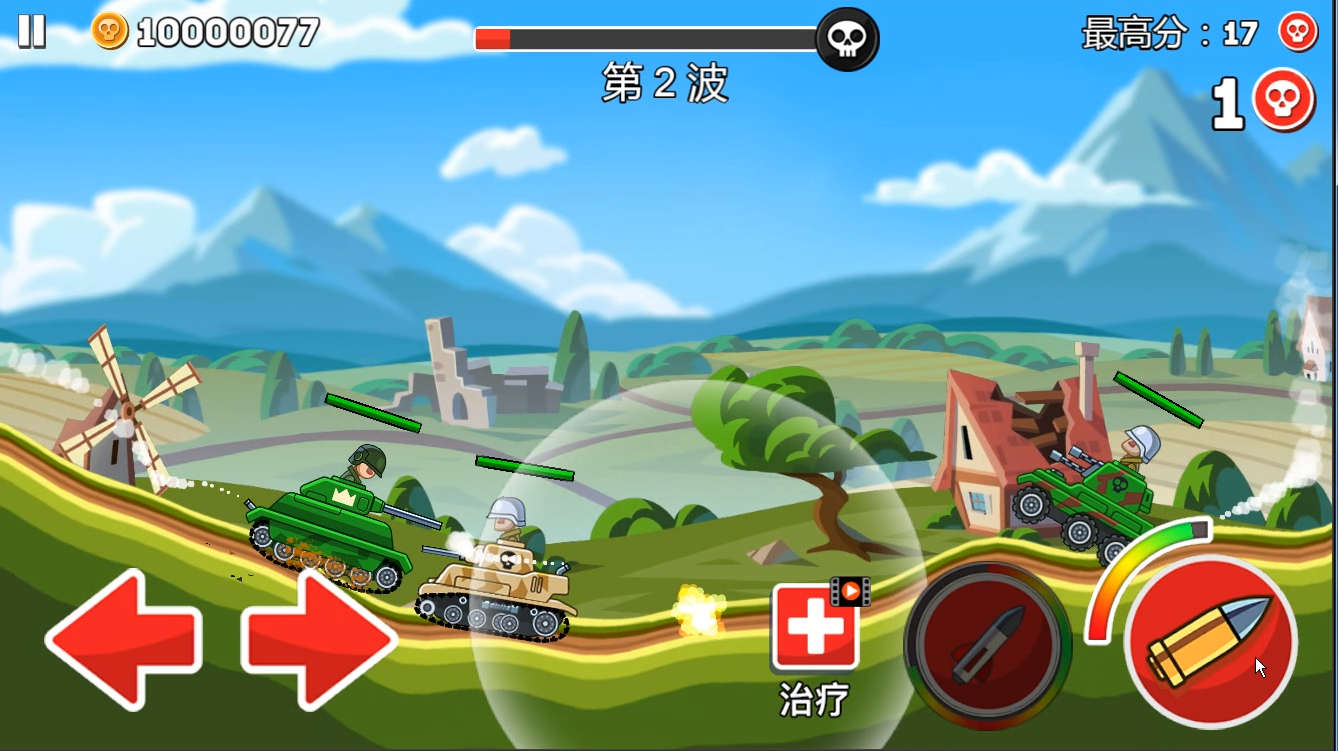Launch the dark rocket special weapon
Image resolution: width=1338 pixels, height=751 pixels.
click(987, 645)
